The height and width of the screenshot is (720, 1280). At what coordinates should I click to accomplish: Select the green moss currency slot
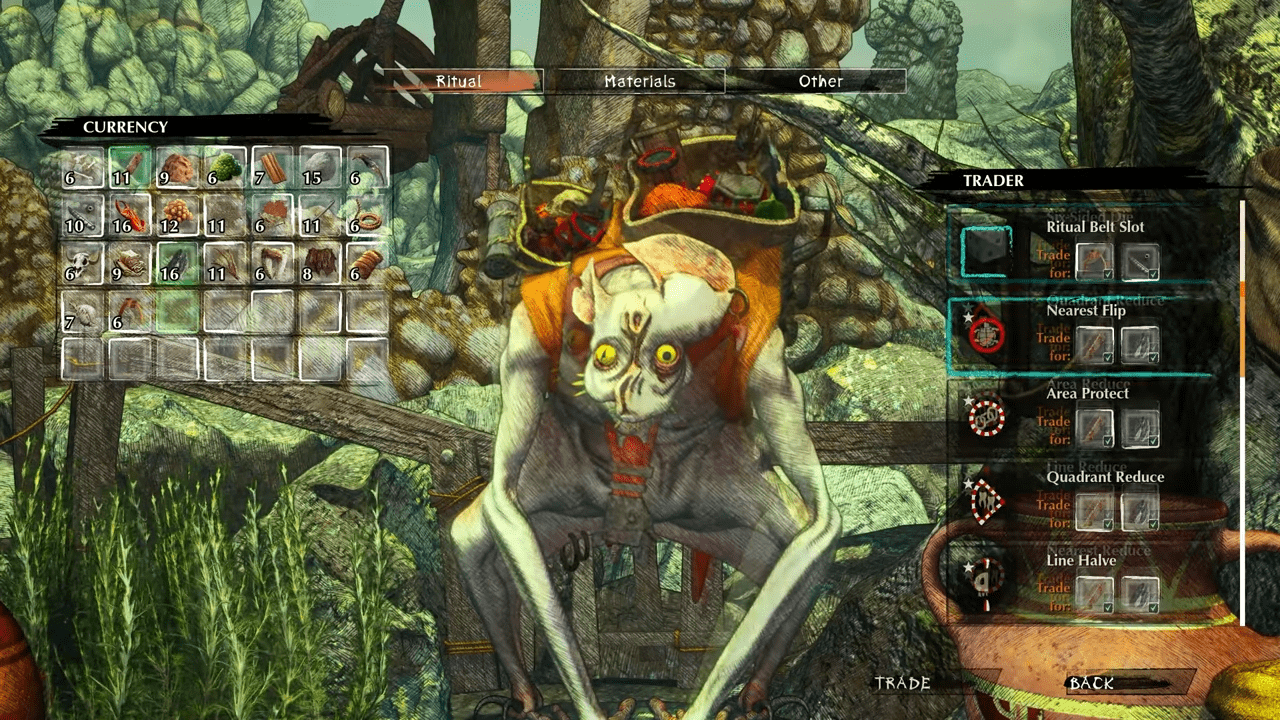tap(226, 167)
